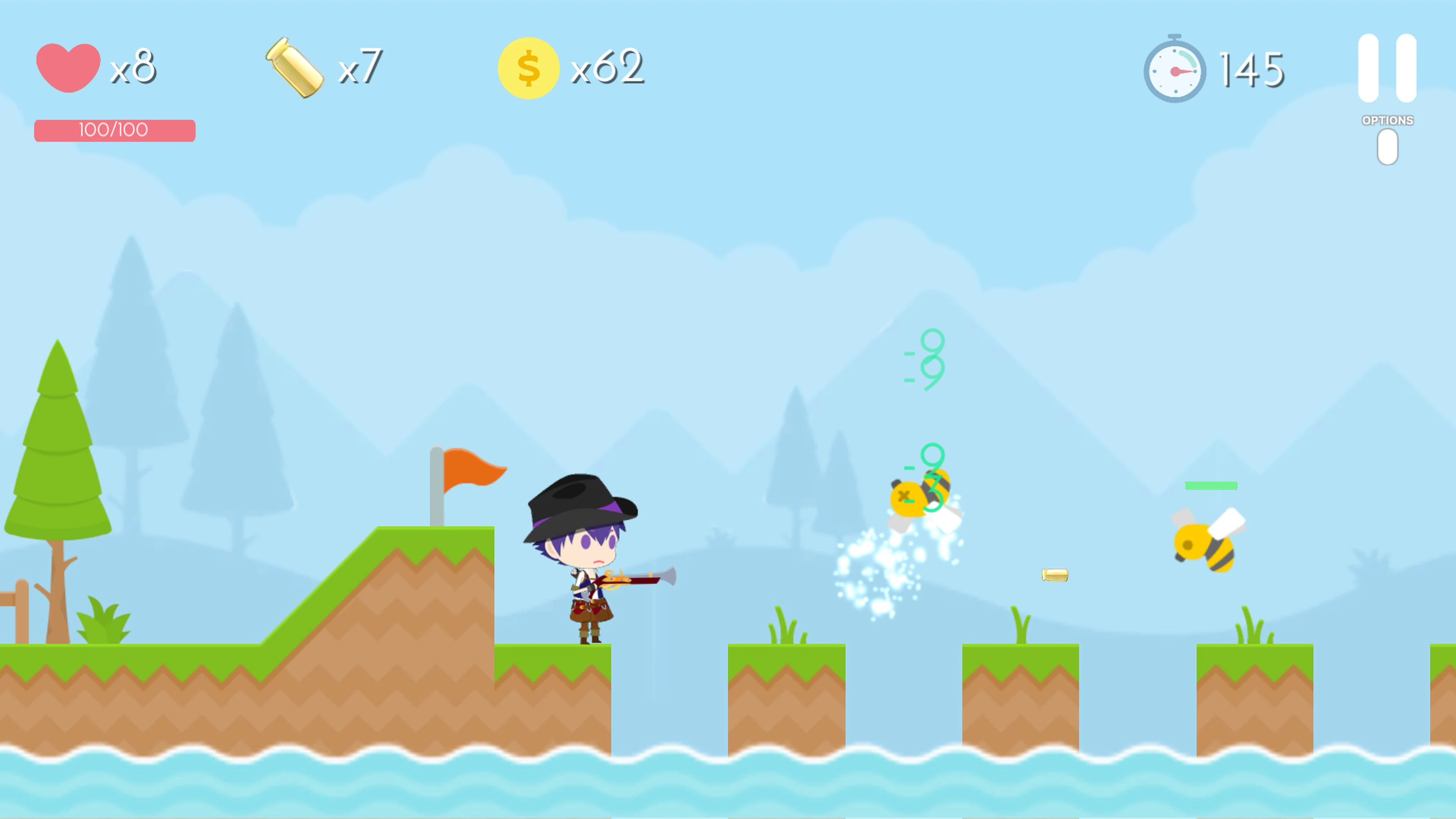Click the 145 timer value
Screen dimensions: 1456x819
pos(1250,68)
